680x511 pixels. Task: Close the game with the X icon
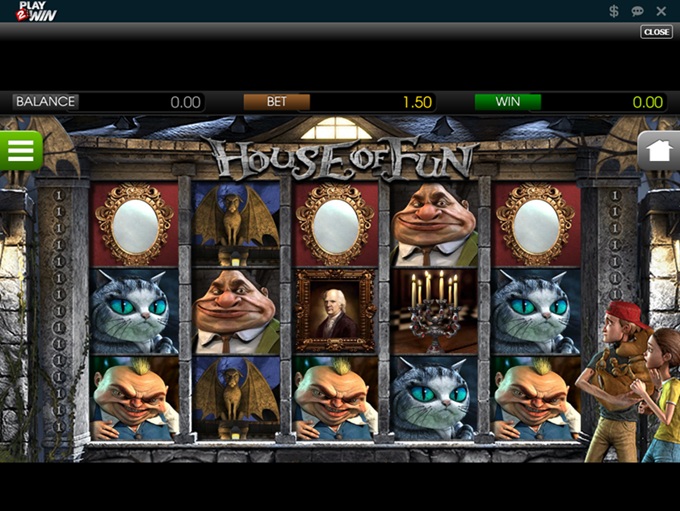click(661, 11)
